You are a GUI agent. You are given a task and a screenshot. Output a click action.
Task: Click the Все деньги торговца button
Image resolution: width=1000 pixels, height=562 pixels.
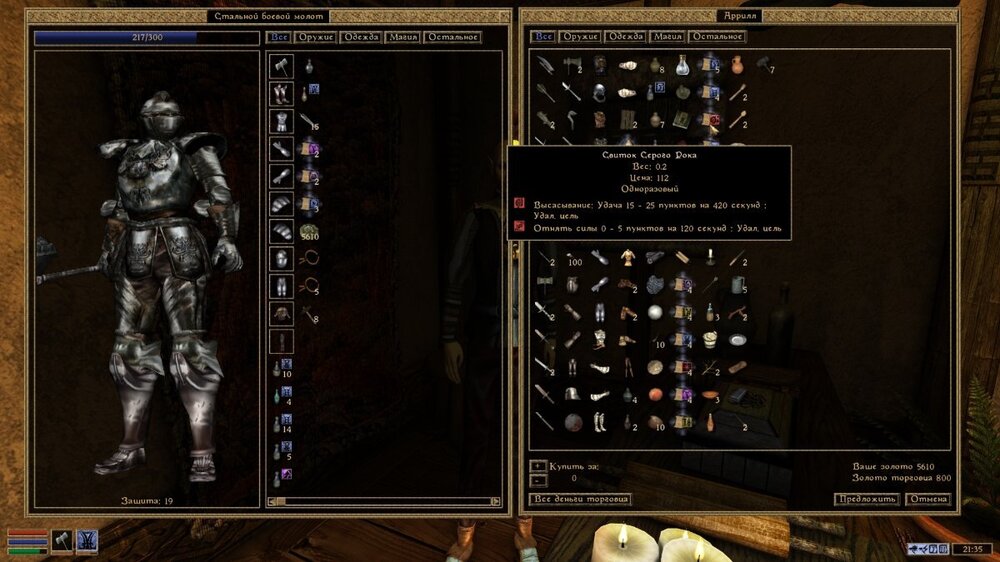[x=580, y=499]
